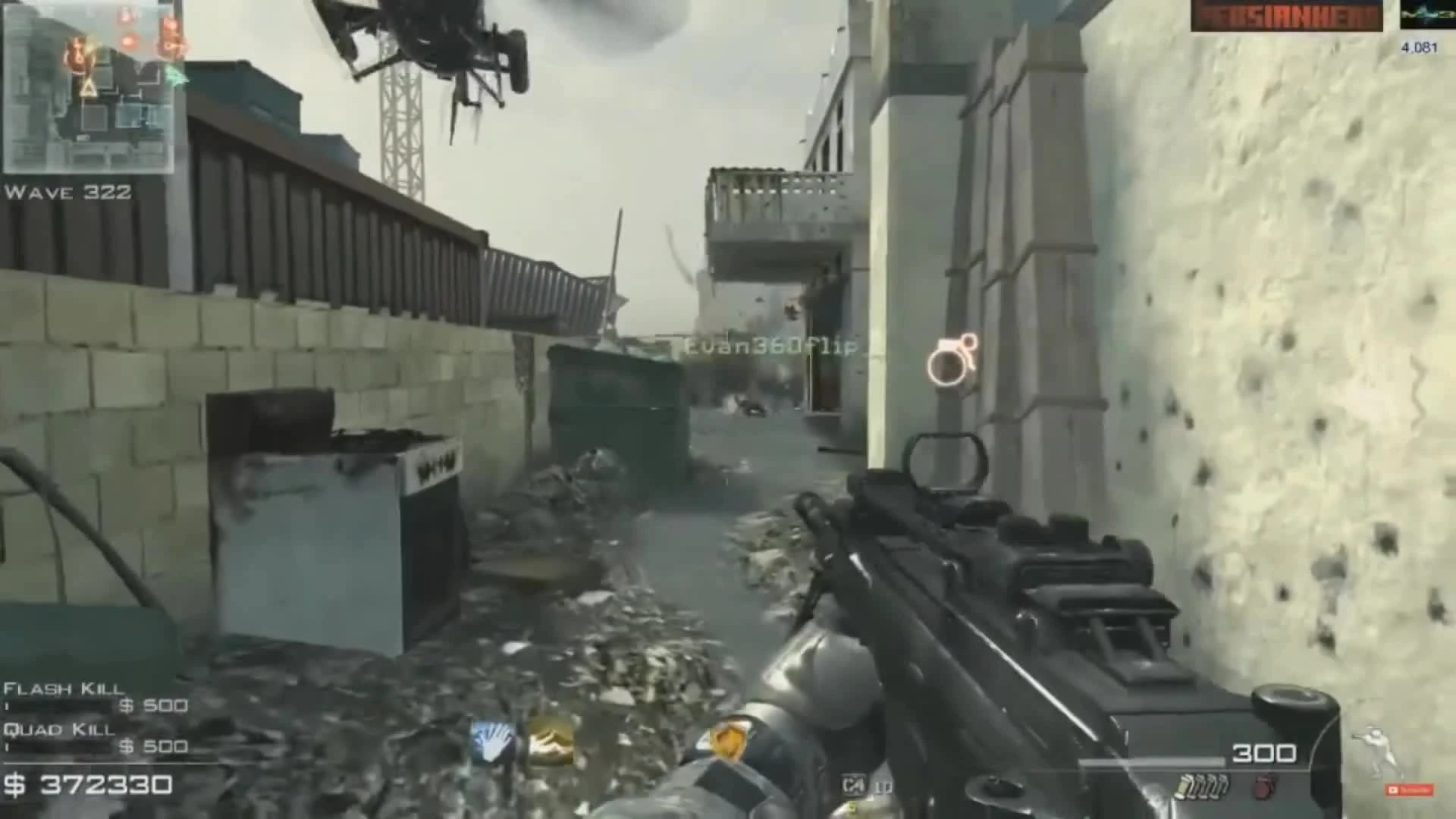Expand the Flash Kill reward entry
The width and height of the screenshot is (1456, 819).
64,690
